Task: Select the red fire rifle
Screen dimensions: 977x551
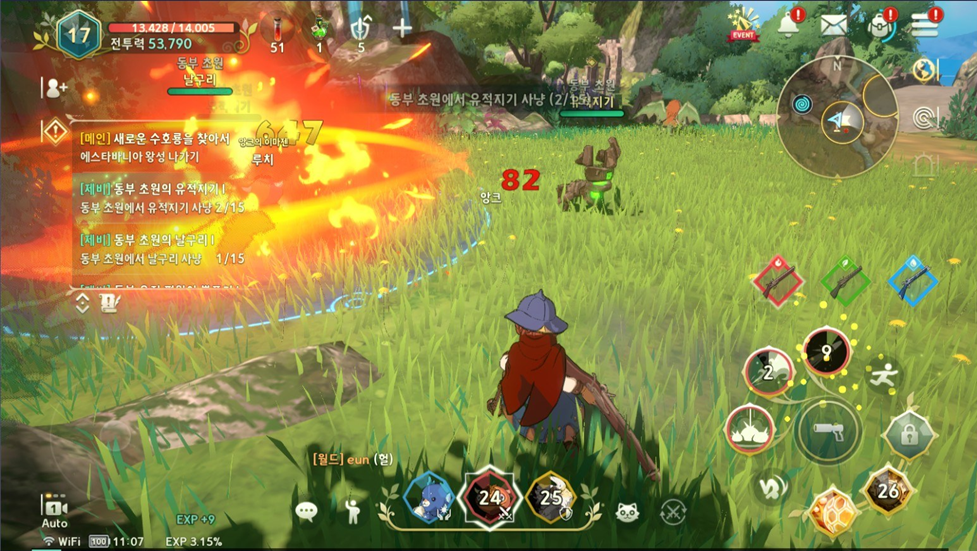Action: pos(776,281)
